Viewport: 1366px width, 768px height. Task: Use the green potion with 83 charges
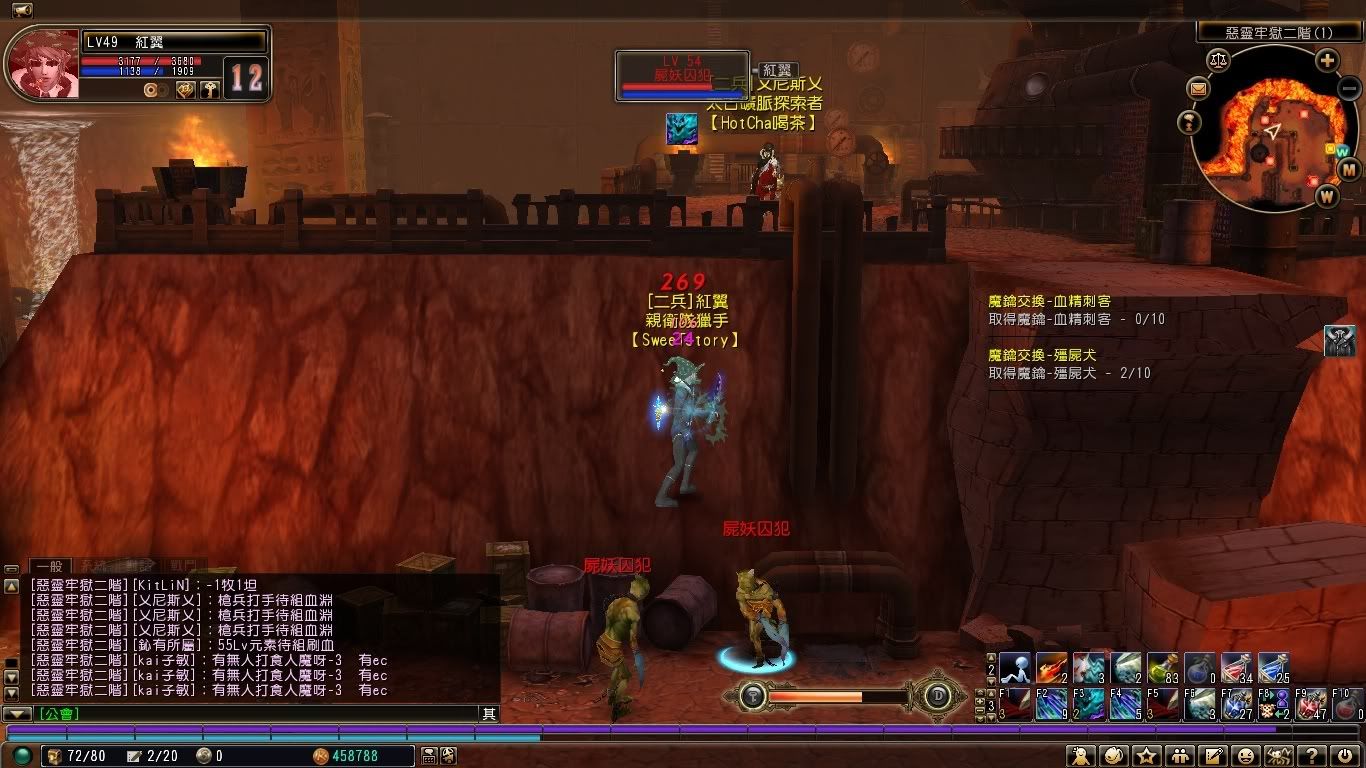1160,667
